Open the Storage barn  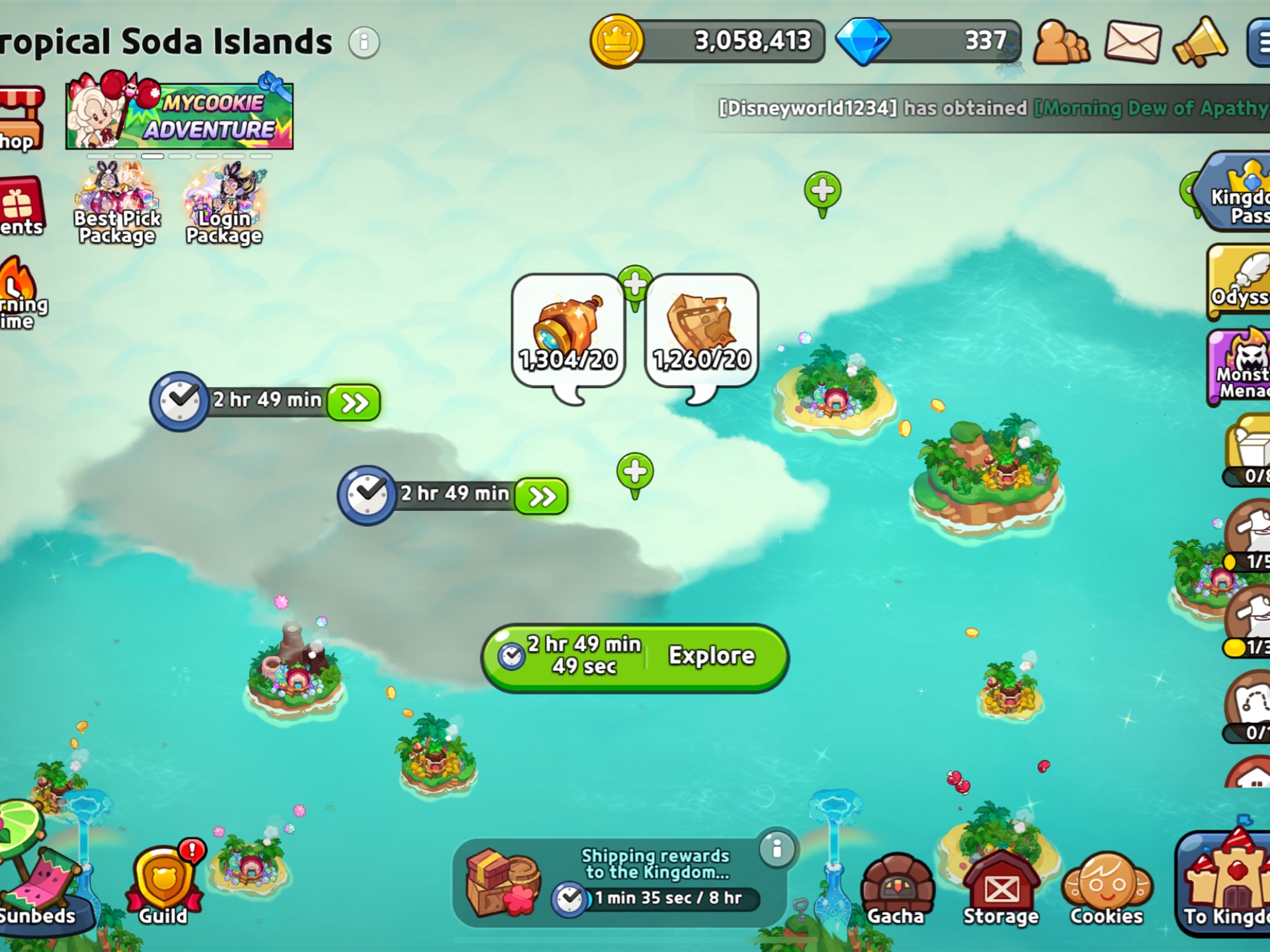1001,889
